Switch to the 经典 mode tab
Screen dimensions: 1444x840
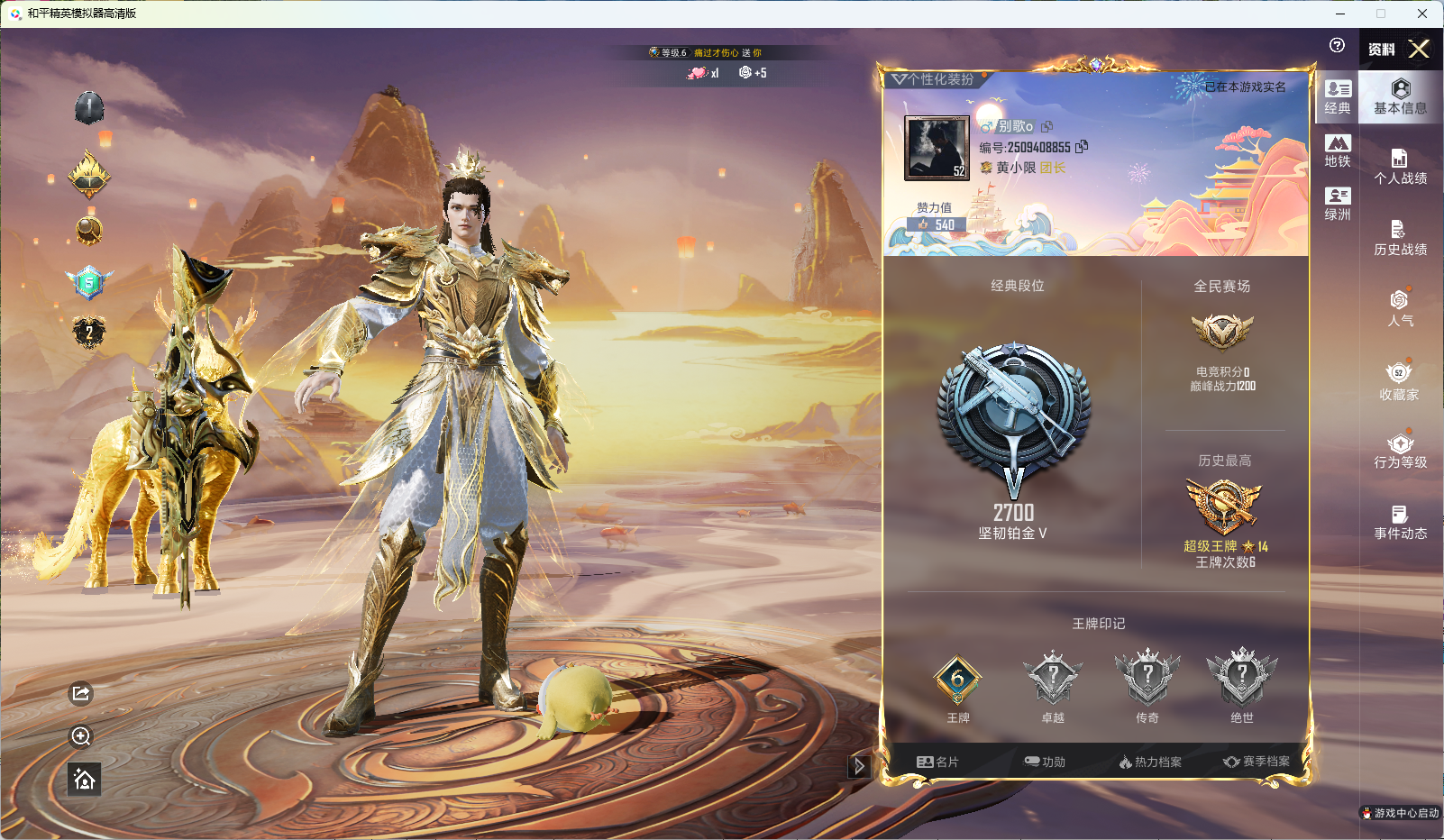(1338, 97)
